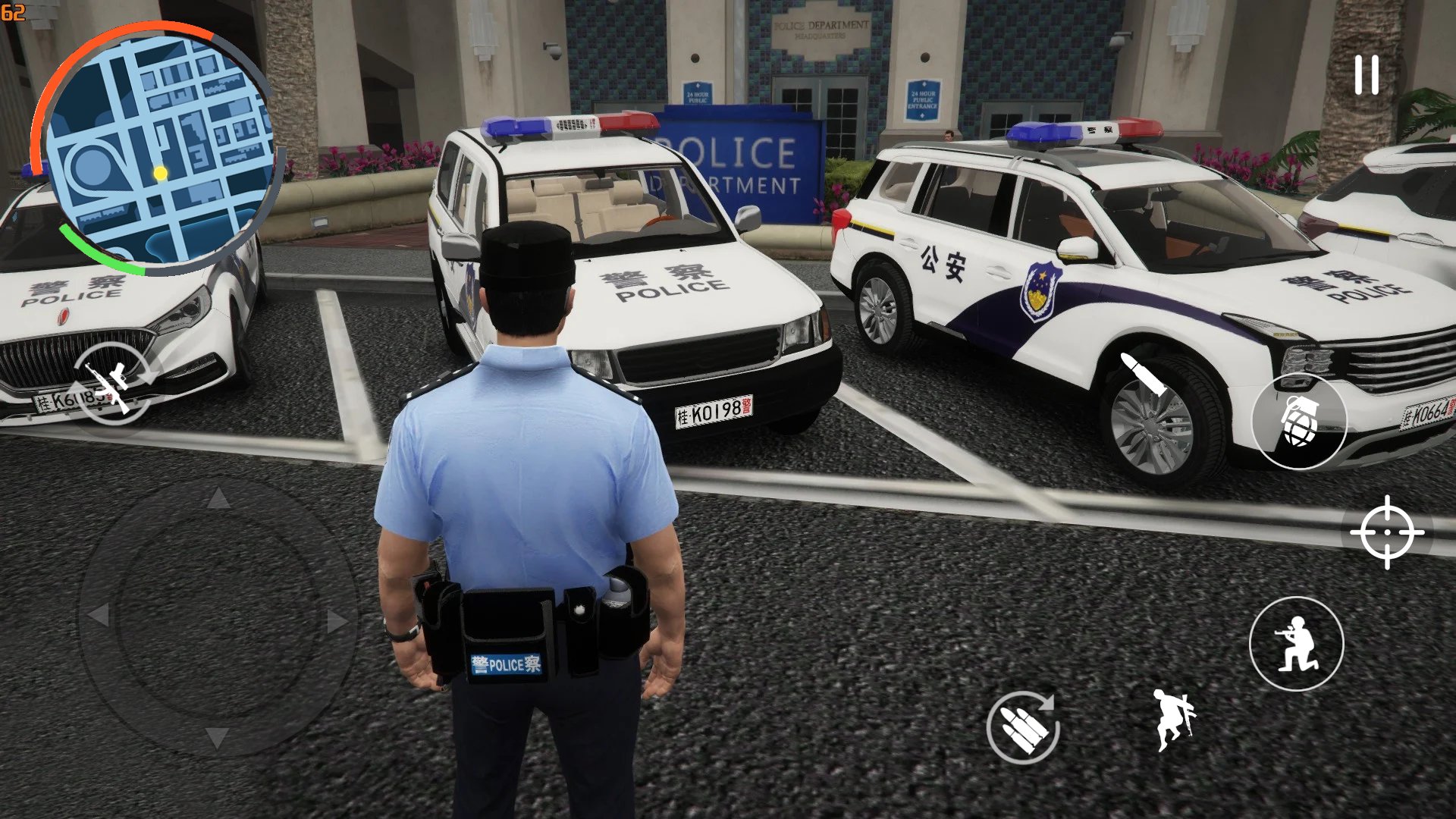Viewport: 1456px width, 819px height.
Task: Throw a grenade with the grenade button
Action: [x=1298, y=421]
